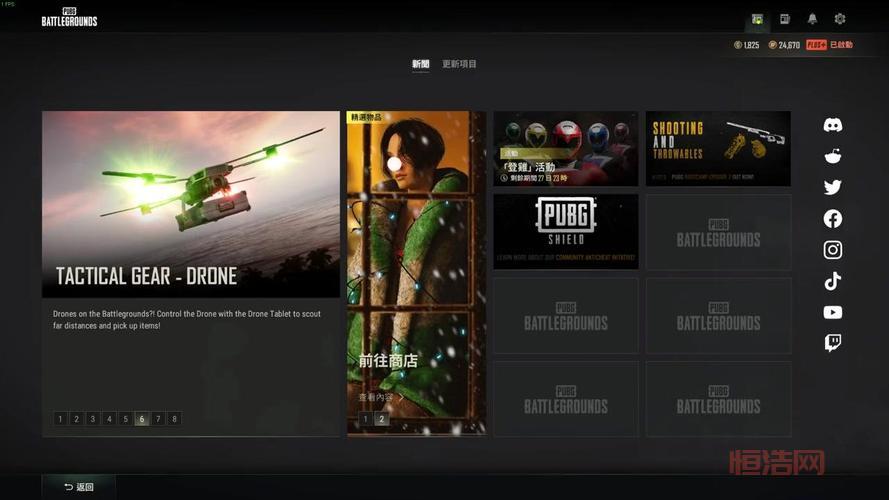Screen dimensions: 889x500
Task: Open the 前往商店 featured shop banner
Action: click(415, 270)
